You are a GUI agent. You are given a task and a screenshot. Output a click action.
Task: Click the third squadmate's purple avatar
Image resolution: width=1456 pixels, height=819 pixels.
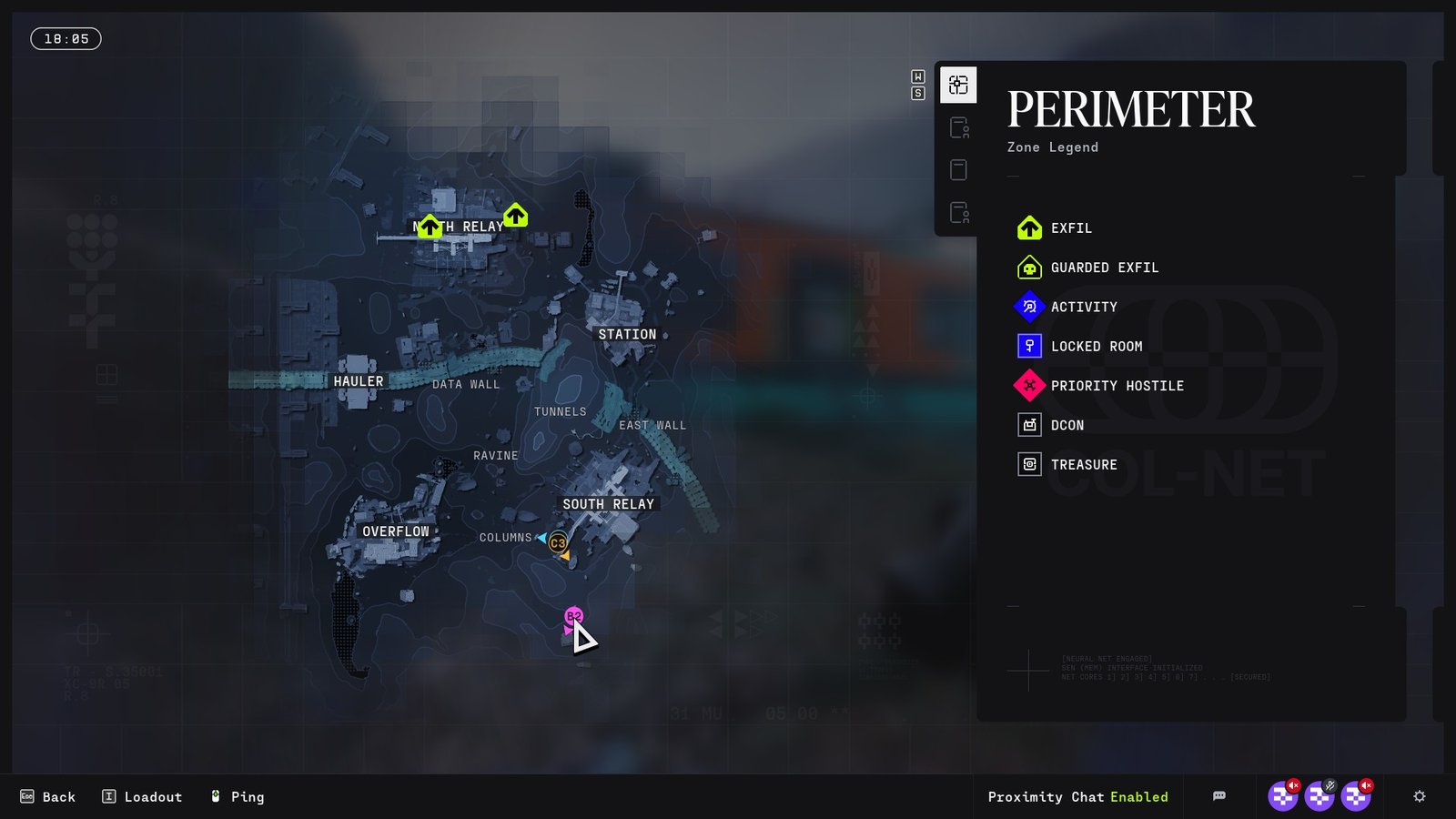(x=1357, y=799)
